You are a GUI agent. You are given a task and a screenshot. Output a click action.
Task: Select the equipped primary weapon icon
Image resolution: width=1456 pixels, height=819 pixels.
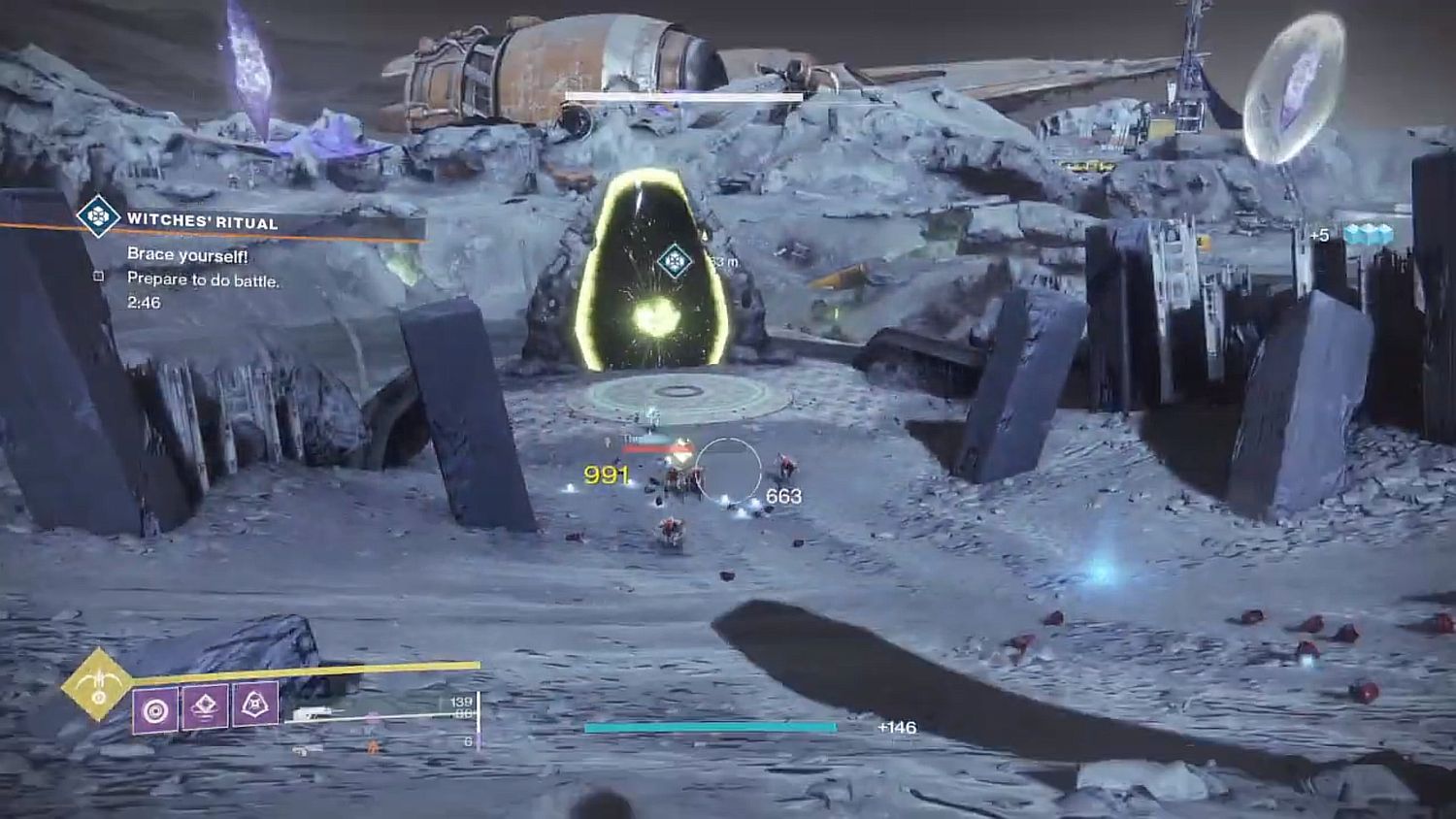point(315,713)
